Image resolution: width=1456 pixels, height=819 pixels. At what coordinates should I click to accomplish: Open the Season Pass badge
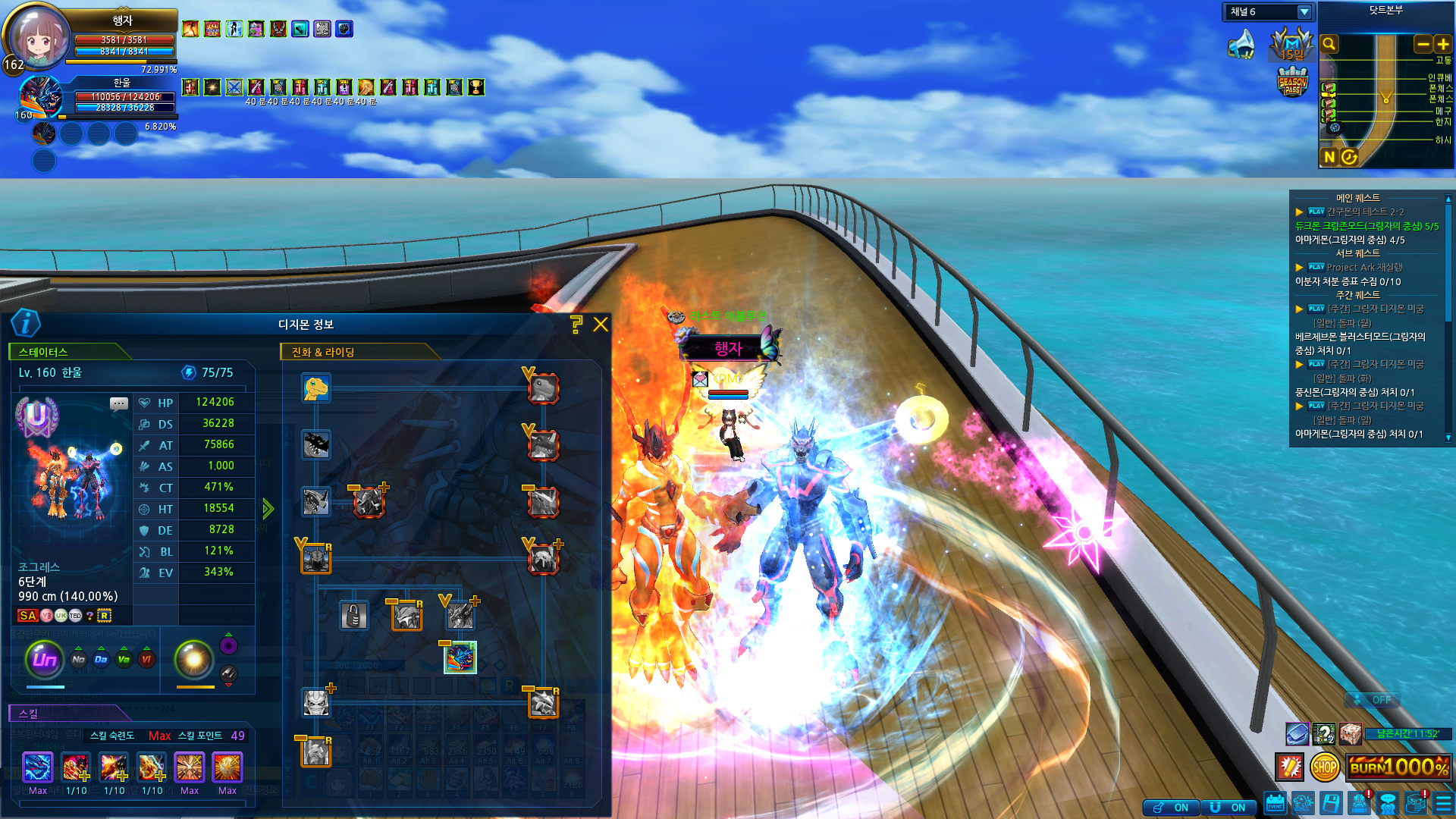point(1292,82)
